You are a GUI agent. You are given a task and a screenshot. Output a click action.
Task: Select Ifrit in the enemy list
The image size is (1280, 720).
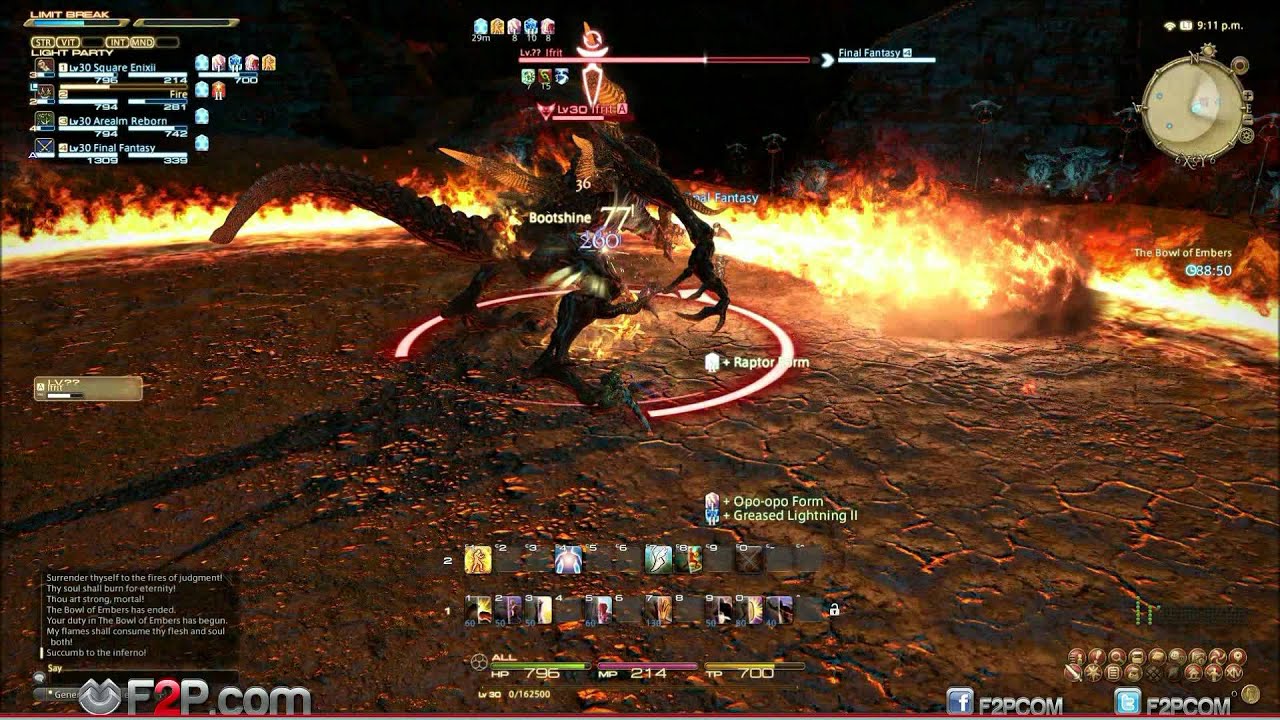pyautogui.click(x=88, y=388)
